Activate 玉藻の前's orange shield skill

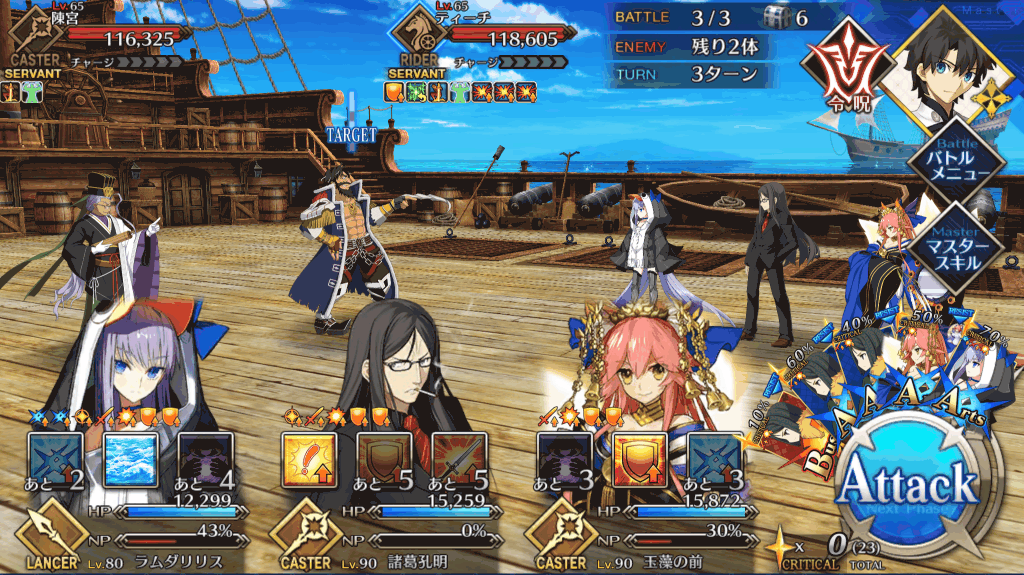click(x=638, y=459)
